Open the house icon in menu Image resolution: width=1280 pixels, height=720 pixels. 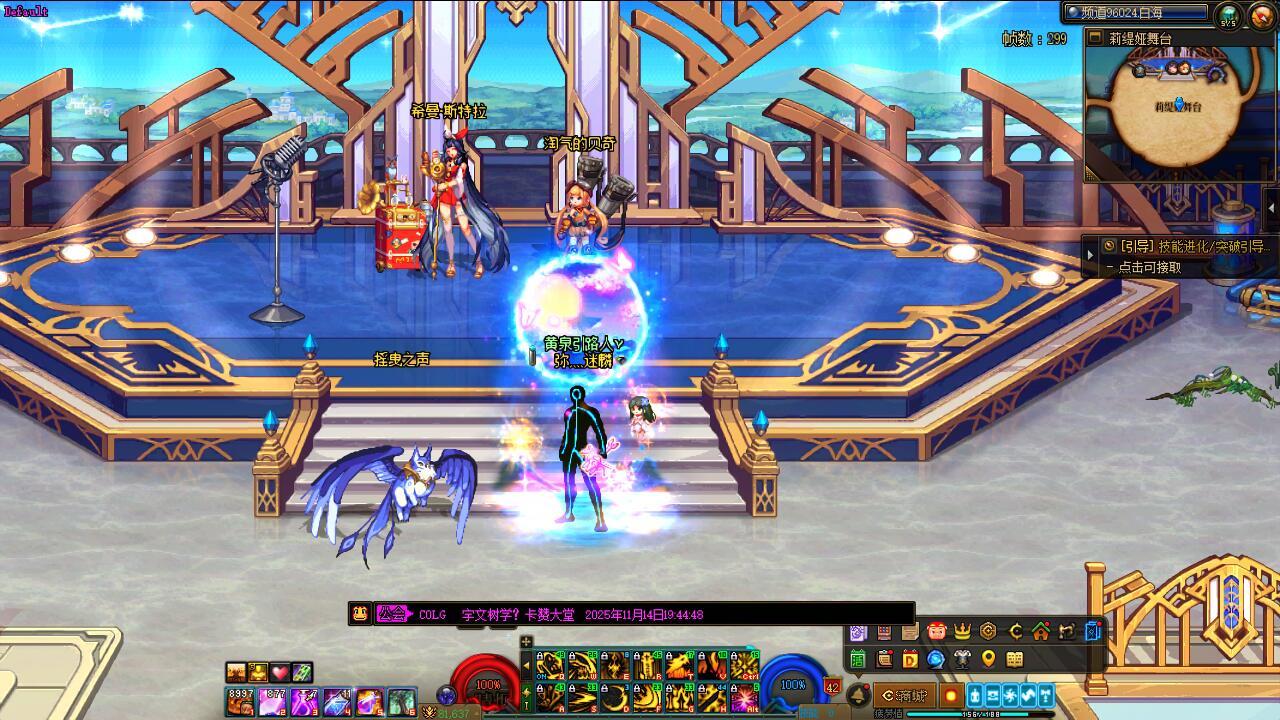point(1041,631)
